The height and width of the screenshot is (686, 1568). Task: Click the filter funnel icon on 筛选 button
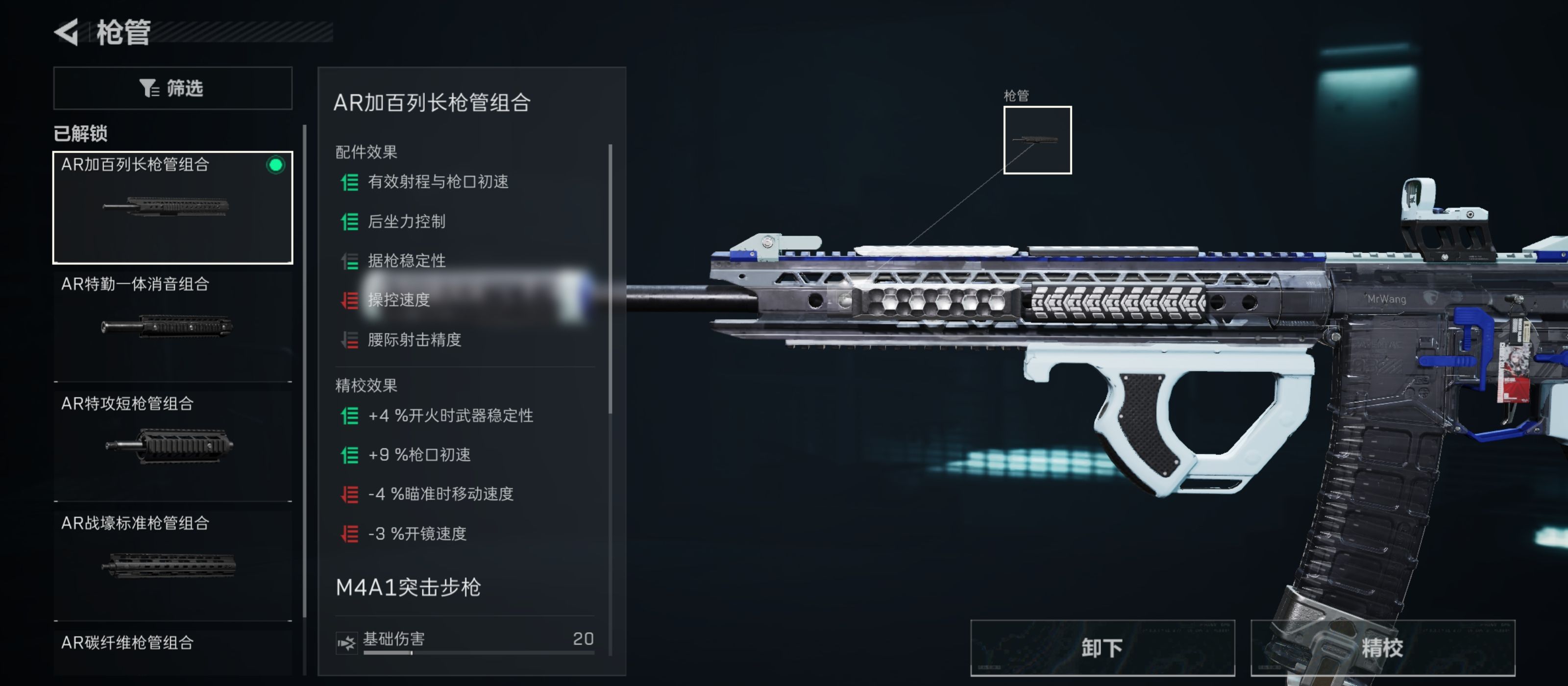coord(148,88)
